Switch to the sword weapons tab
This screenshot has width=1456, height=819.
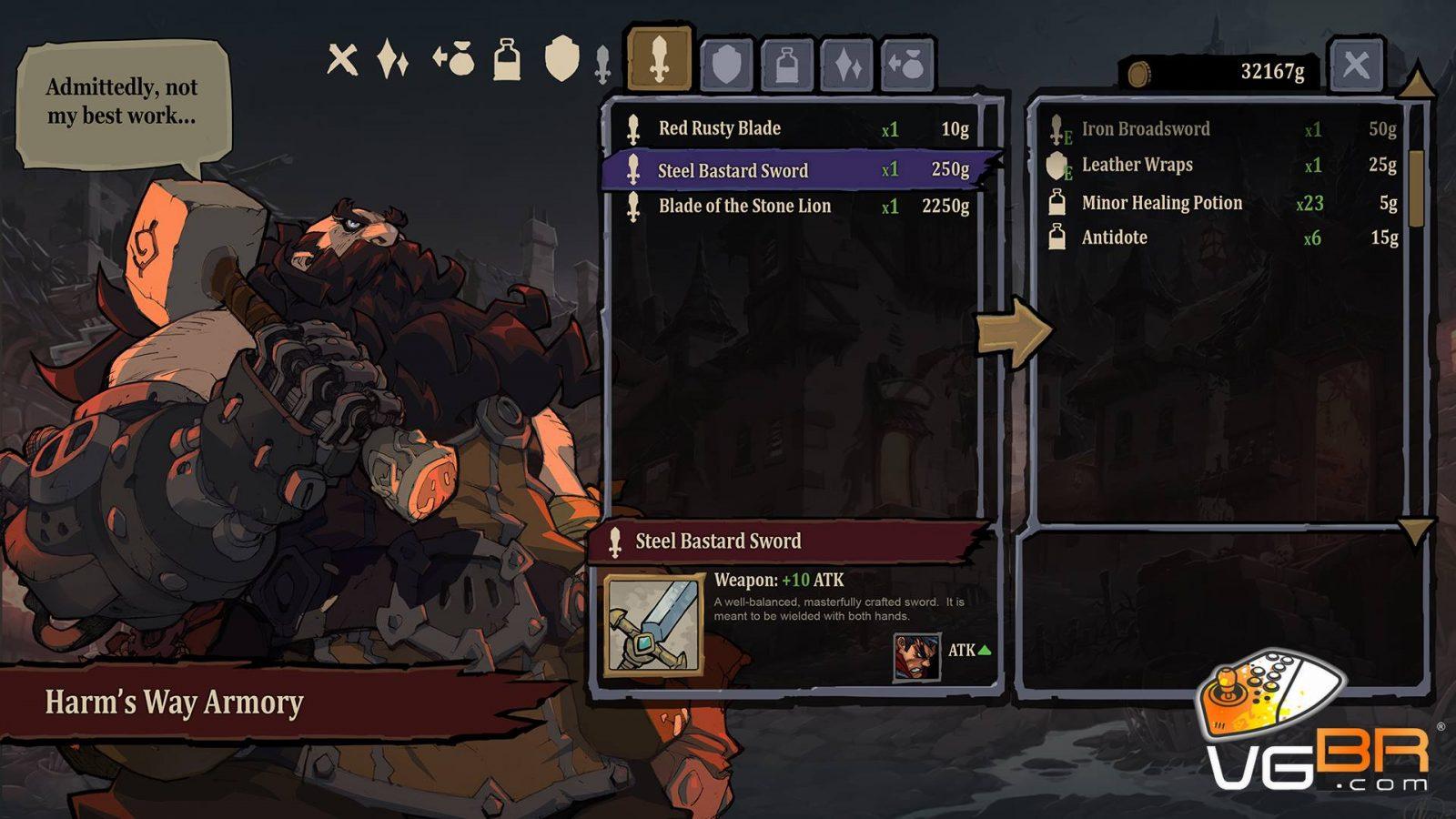[660, 62]
